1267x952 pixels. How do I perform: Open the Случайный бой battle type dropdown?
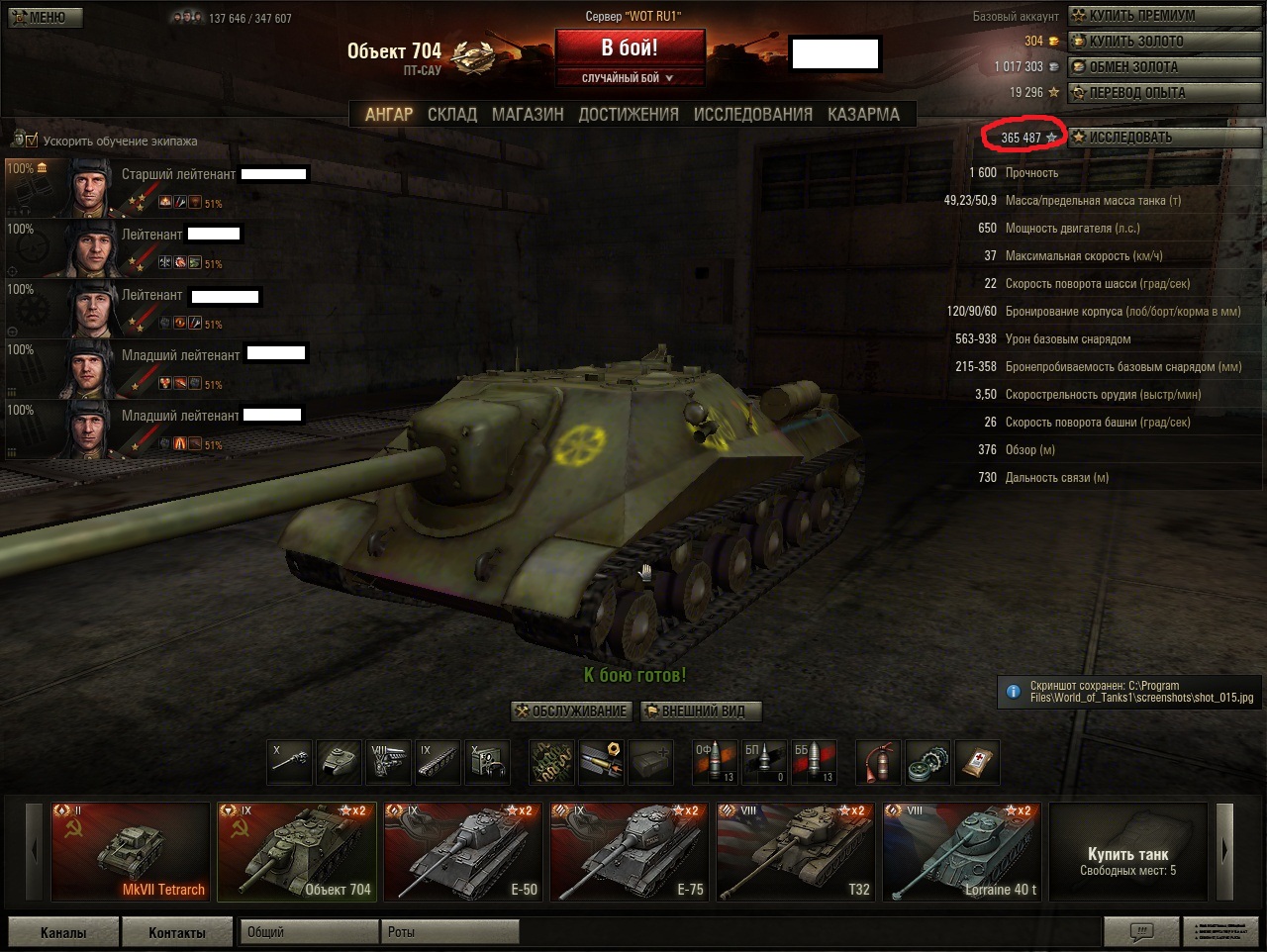click(630, 78)
